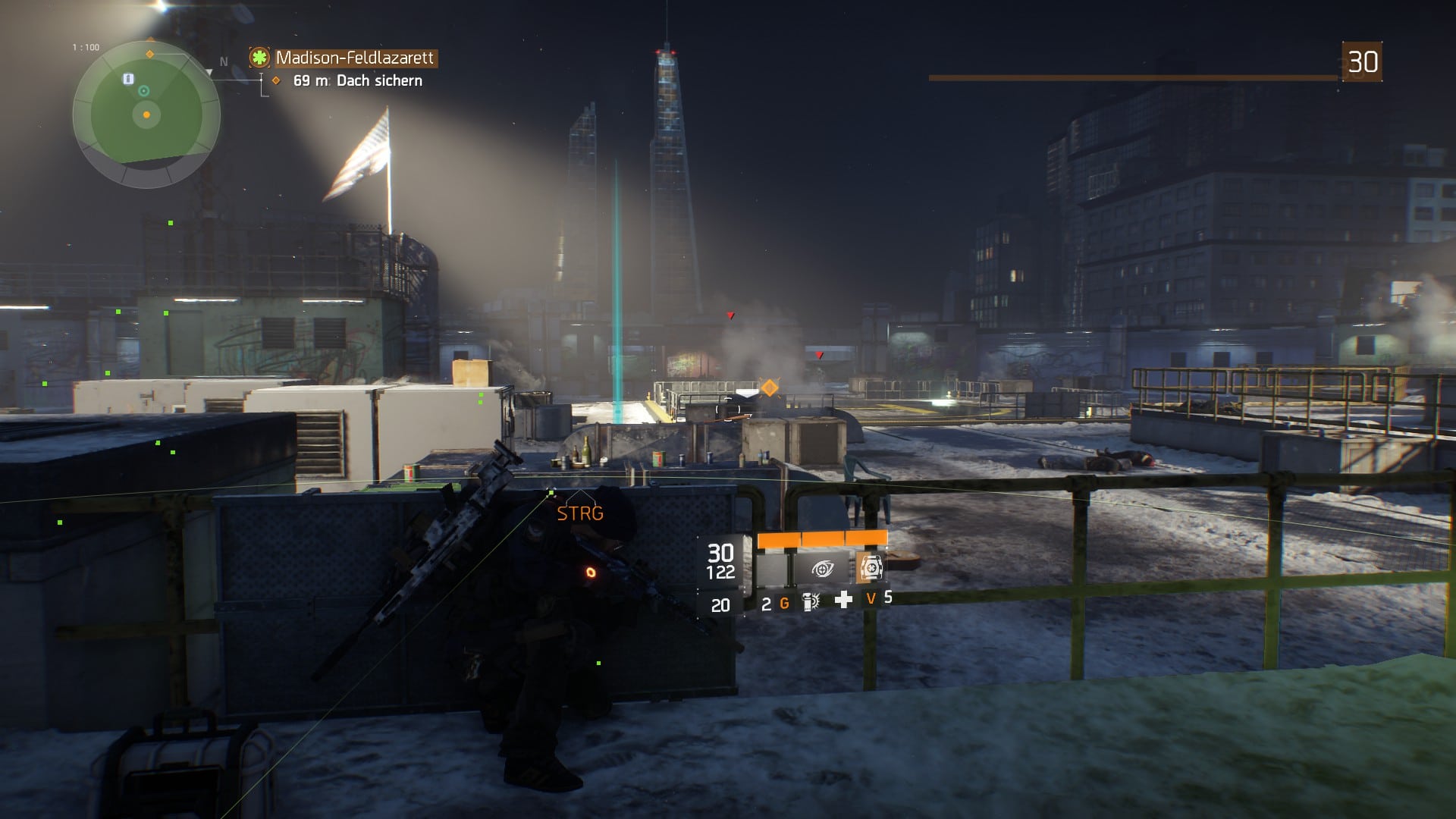The image size is (1456, 819).
Task: Click the ammo crate marker on the minimap
Action: coord(128,79)
